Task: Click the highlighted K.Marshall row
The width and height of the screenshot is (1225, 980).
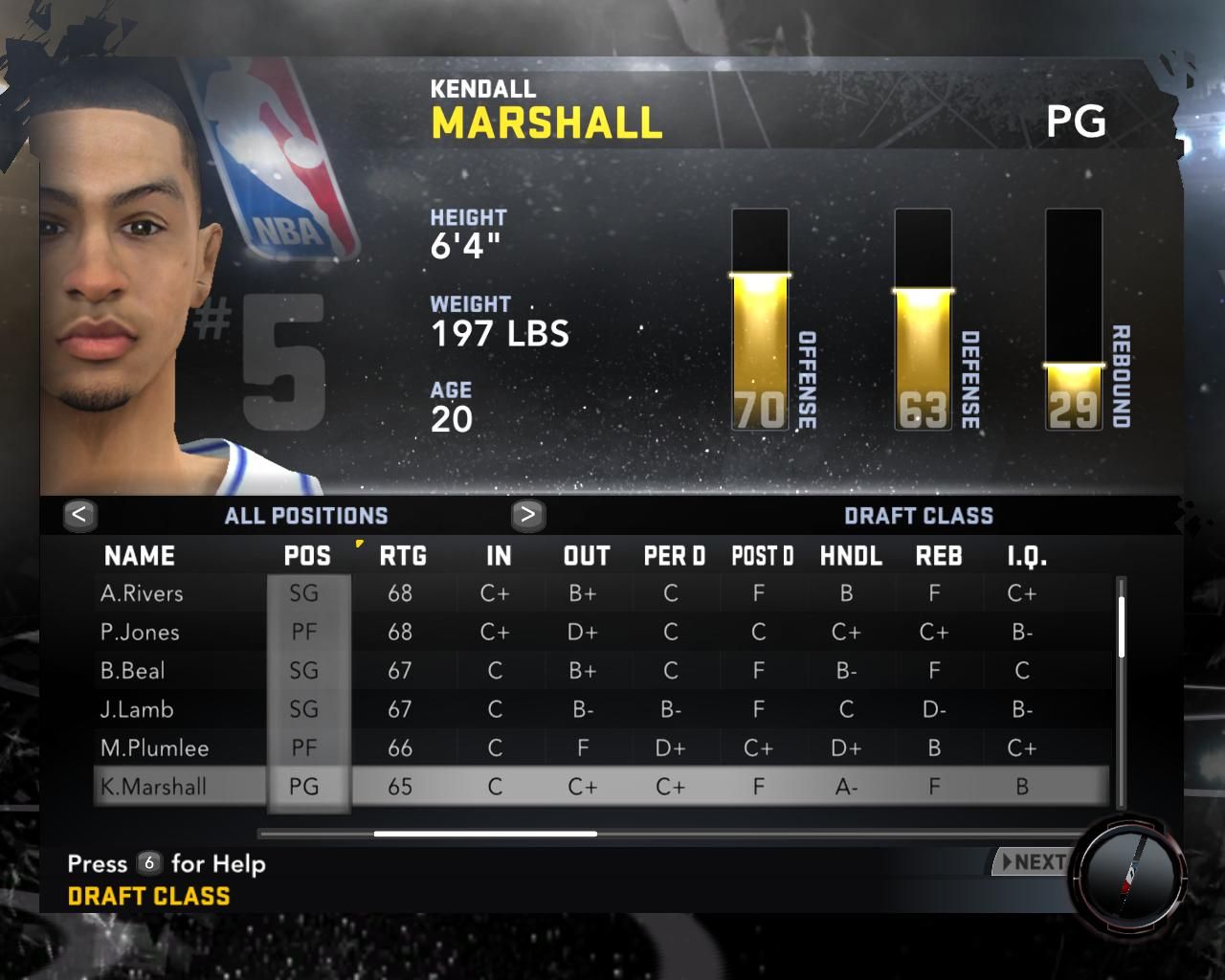Action: coord(153,787)
